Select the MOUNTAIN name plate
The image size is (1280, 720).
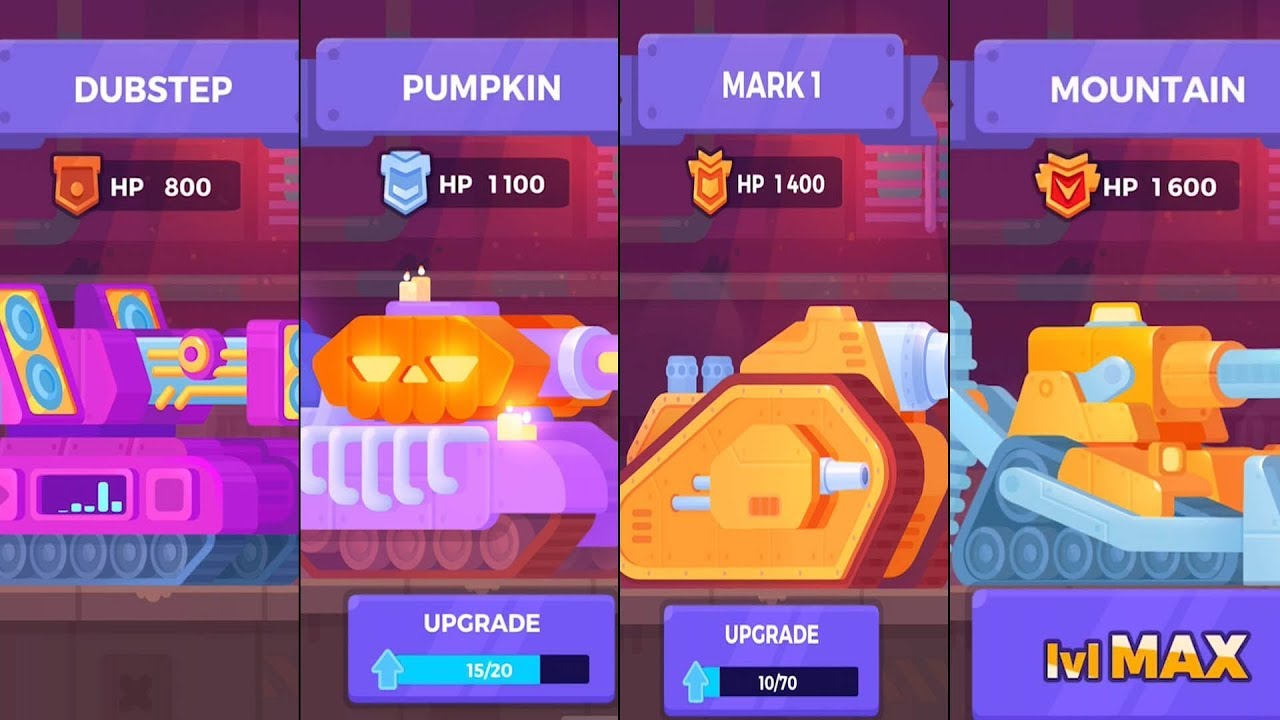[1148, 88]
